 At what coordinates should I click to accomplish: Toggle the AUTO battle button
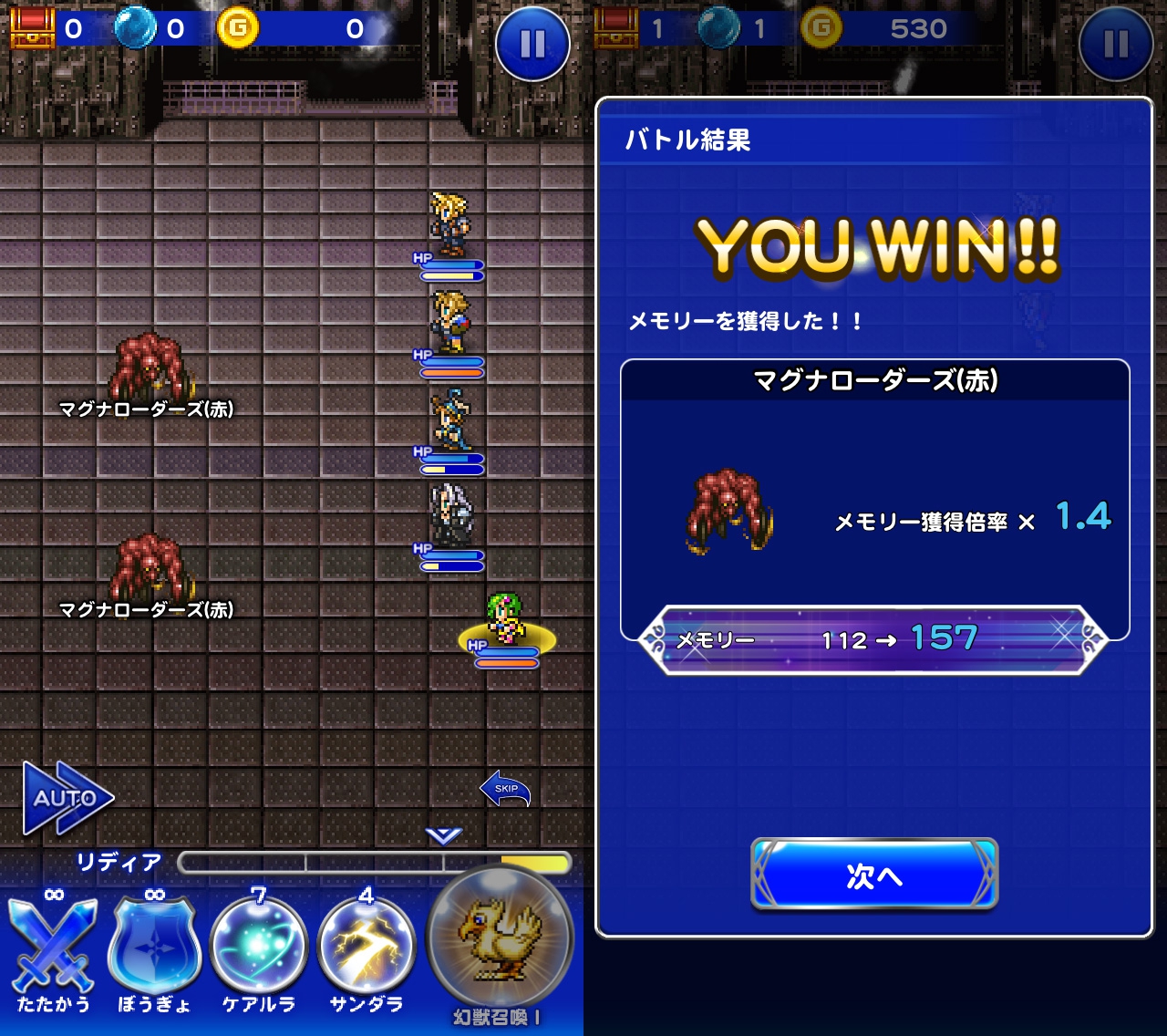point(67,798)
